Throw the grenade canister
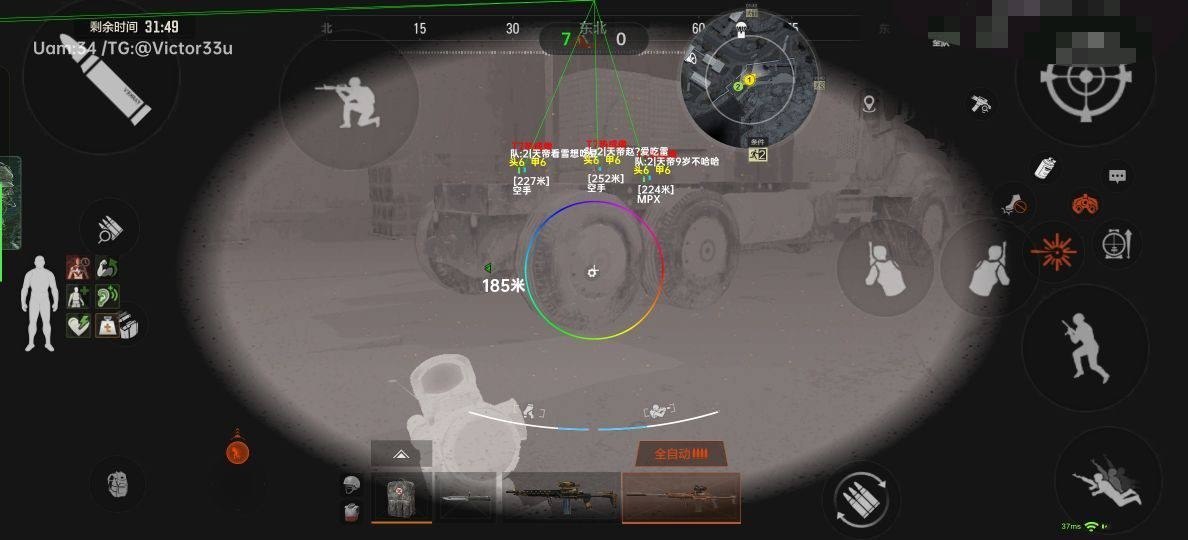Image resolution: width=1188 pixels, height=540 pixels. (1046, 167)
